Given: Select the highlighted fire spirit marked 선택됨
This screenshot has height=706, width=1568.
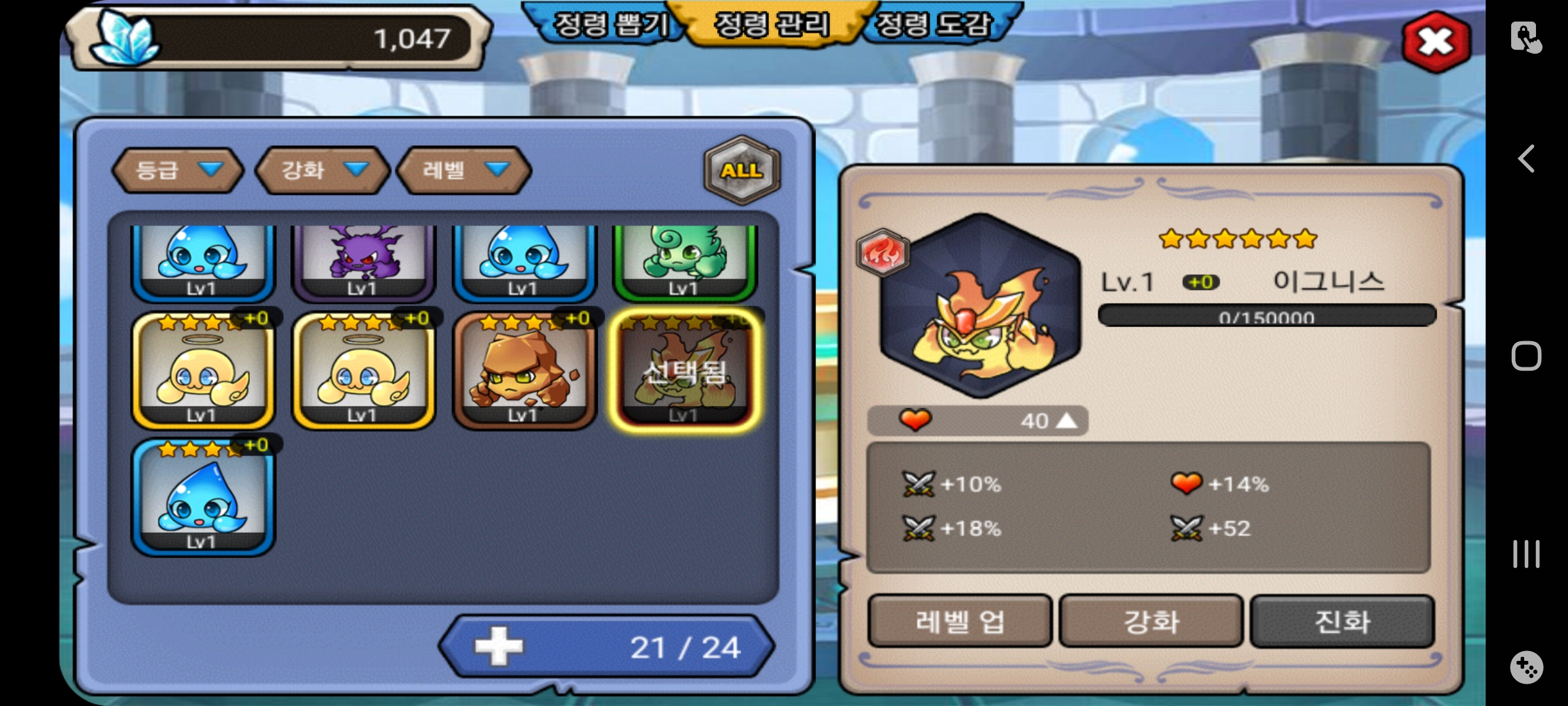Looking at the screenshot, I should tap(685, 371).
